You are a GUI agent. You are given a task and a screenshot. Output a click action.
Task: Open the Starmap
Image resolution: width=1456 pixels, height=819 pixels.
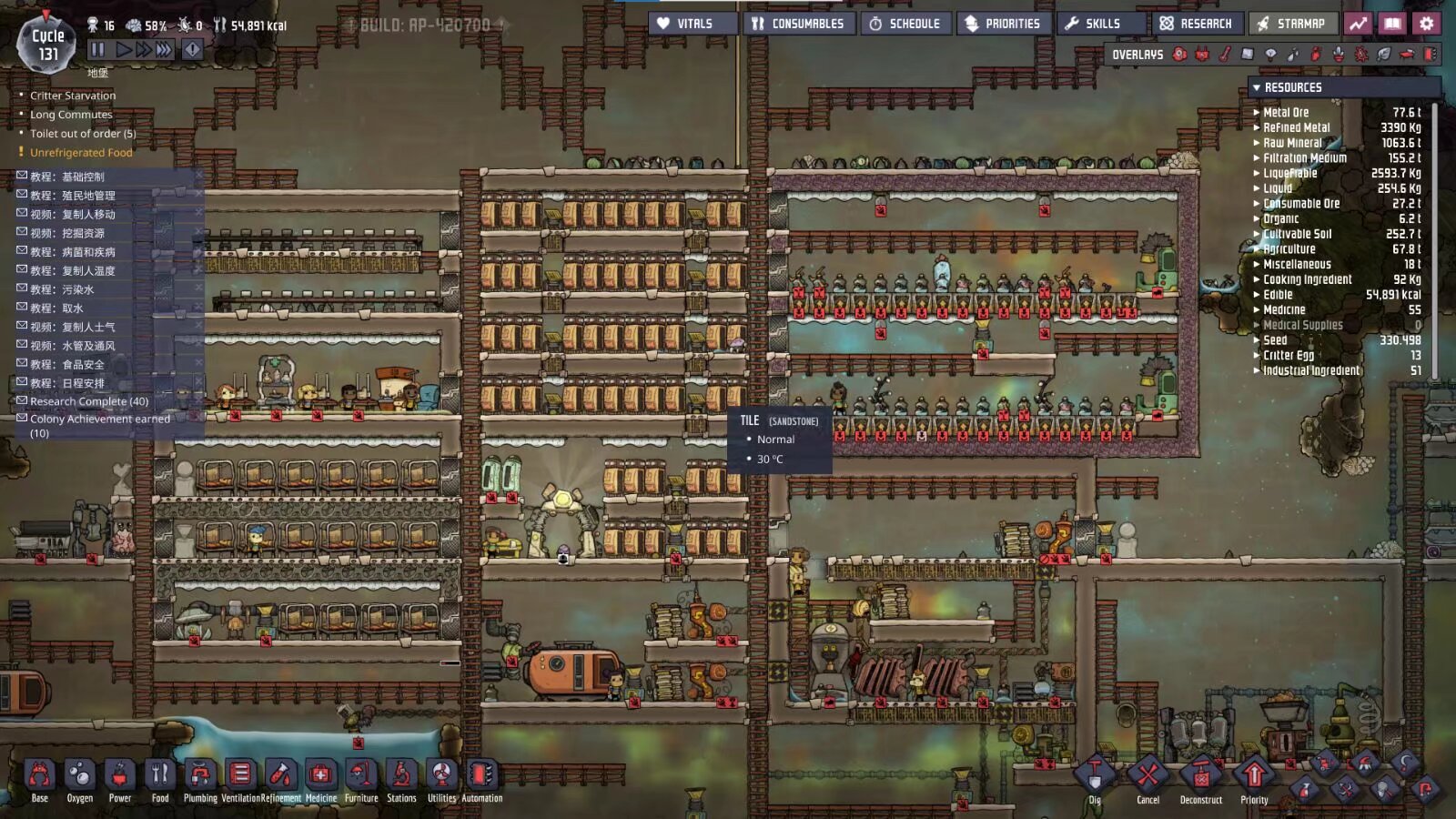tap(1291, 24)
